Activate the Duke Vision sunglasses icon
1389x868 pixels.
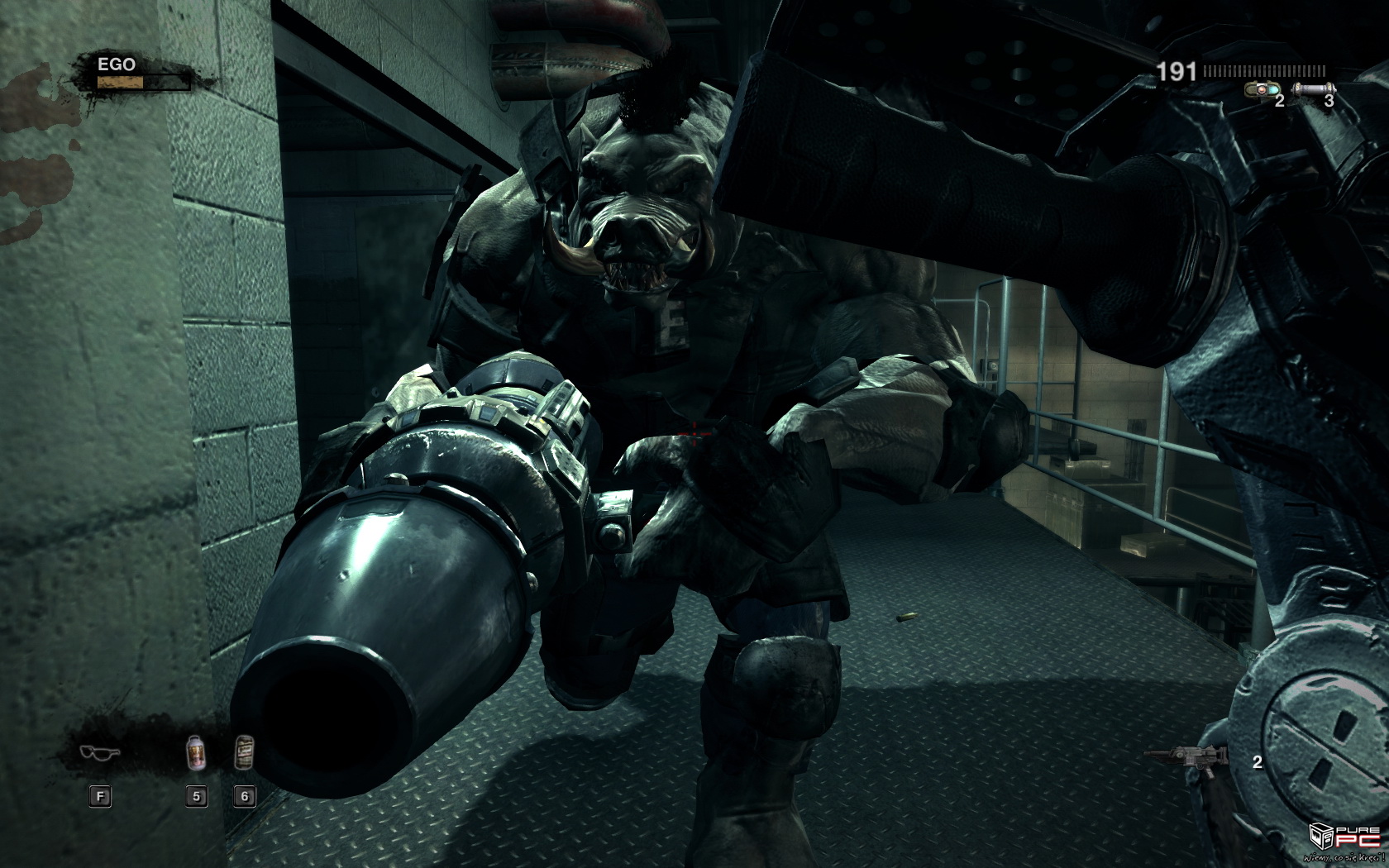(100, 752)
